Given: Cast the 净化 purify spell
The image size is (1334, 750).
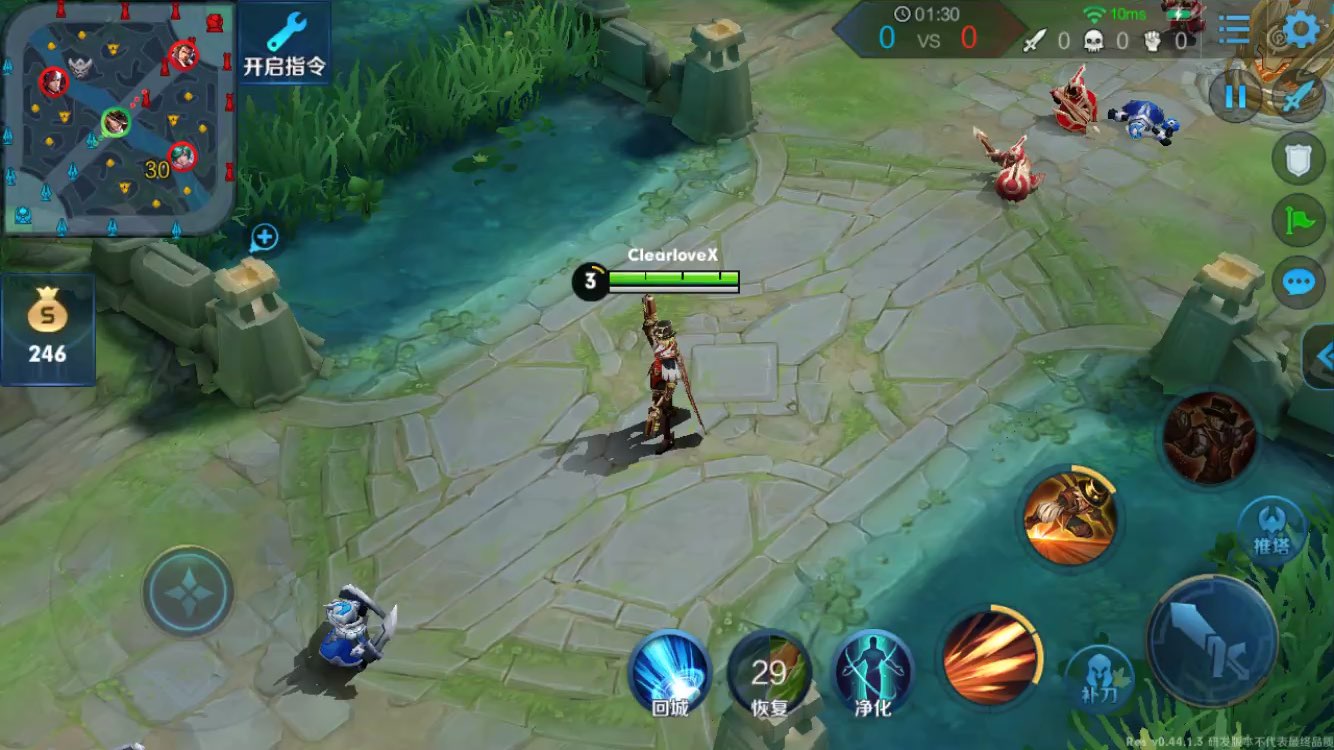Looking at the screenshot, I should pos(871,673).
